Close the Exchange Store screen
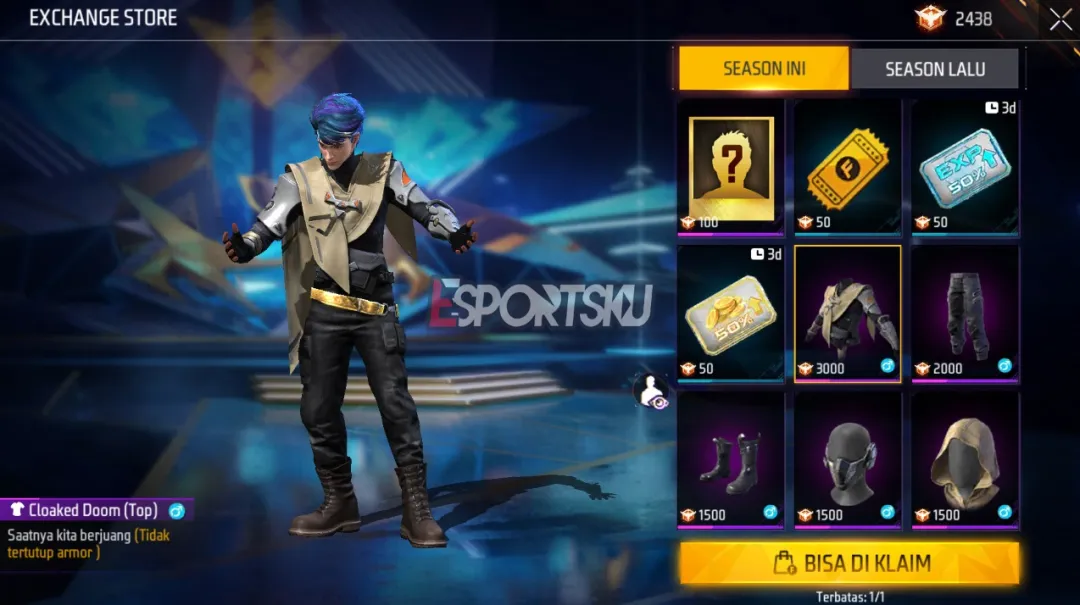 point(1060,19)
